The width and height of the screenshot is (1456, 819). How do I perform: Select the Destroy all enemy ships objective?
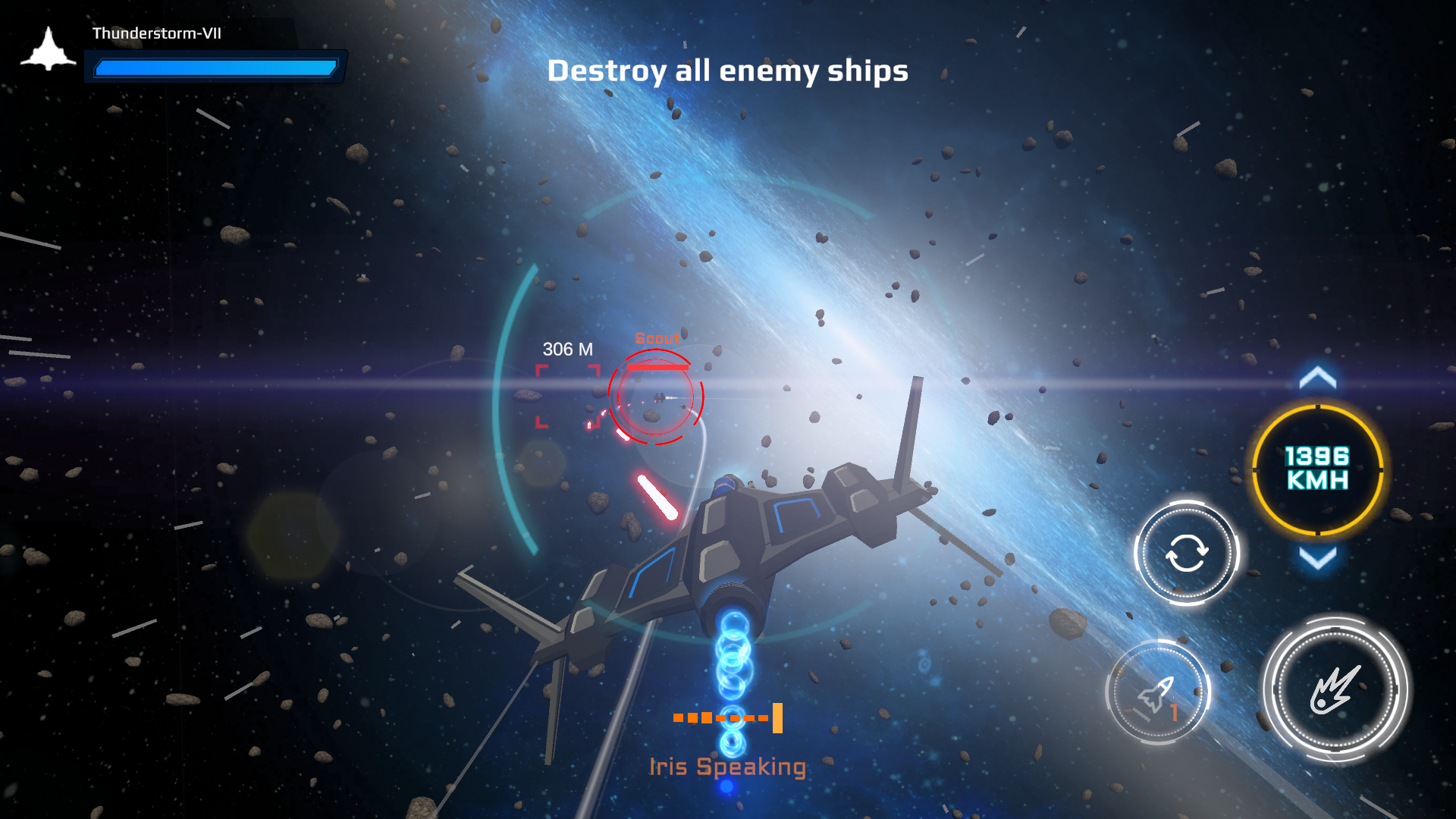[x=727, y=71]
